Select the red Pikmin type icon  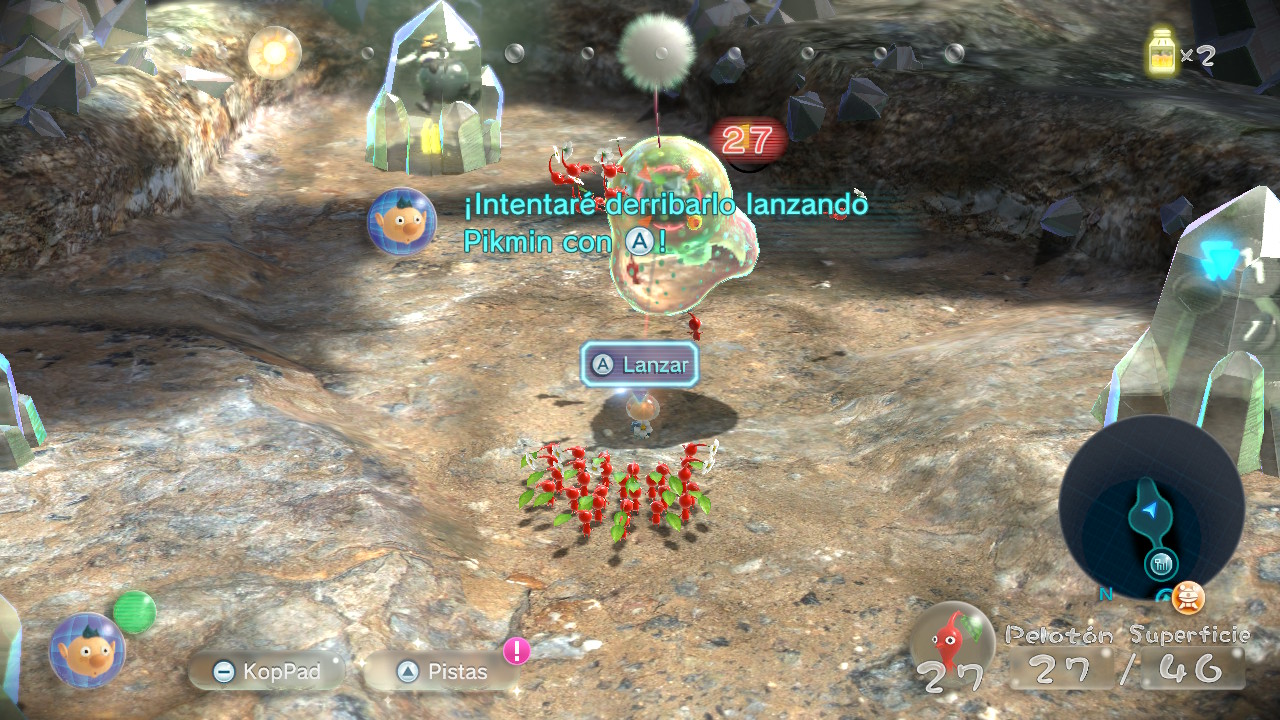point(952,638)
